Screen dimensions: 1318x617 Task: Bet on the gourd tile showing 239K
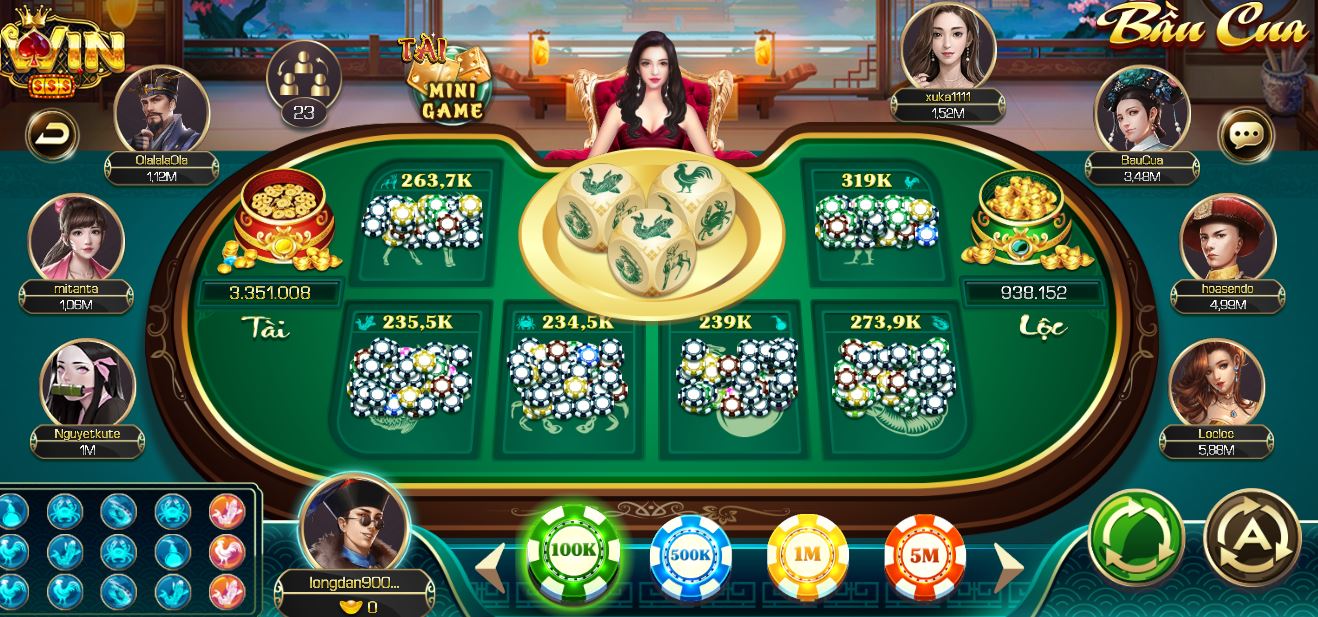click(x=728, y=375)
